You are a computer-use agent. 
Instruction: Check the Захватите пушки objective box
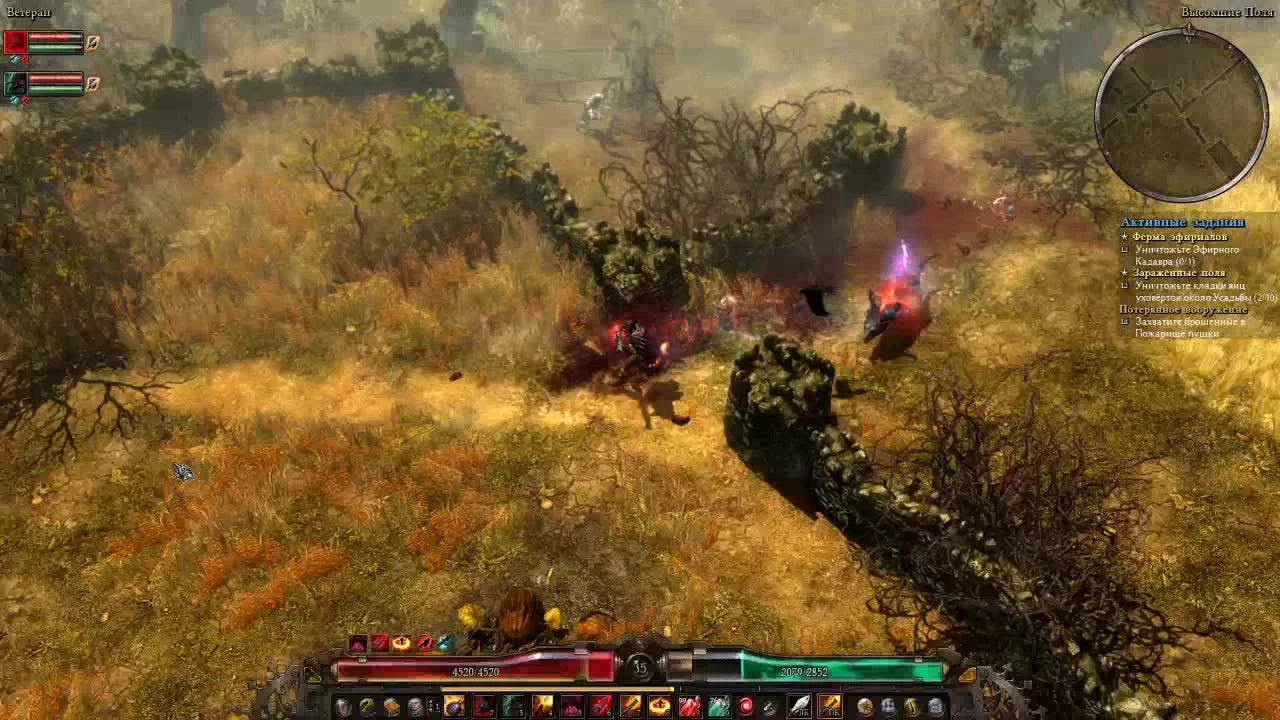tap(1125, 322)
